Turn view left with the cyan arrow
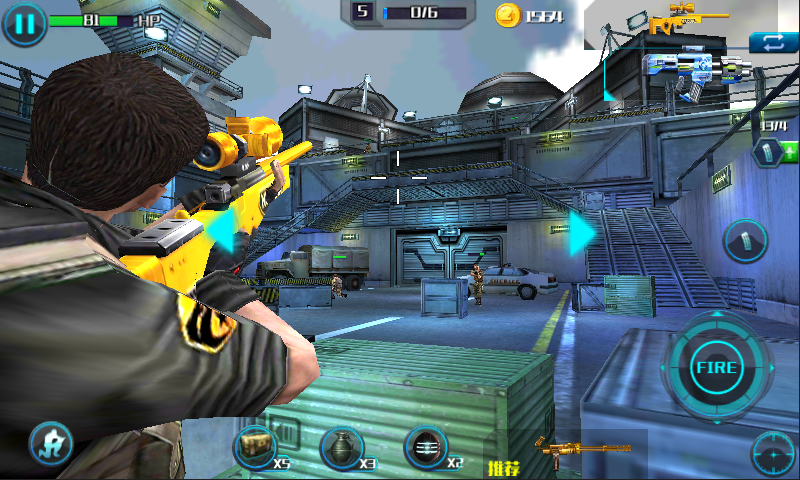Viewport: 800px width, 480px height. [x=221, y=232]
